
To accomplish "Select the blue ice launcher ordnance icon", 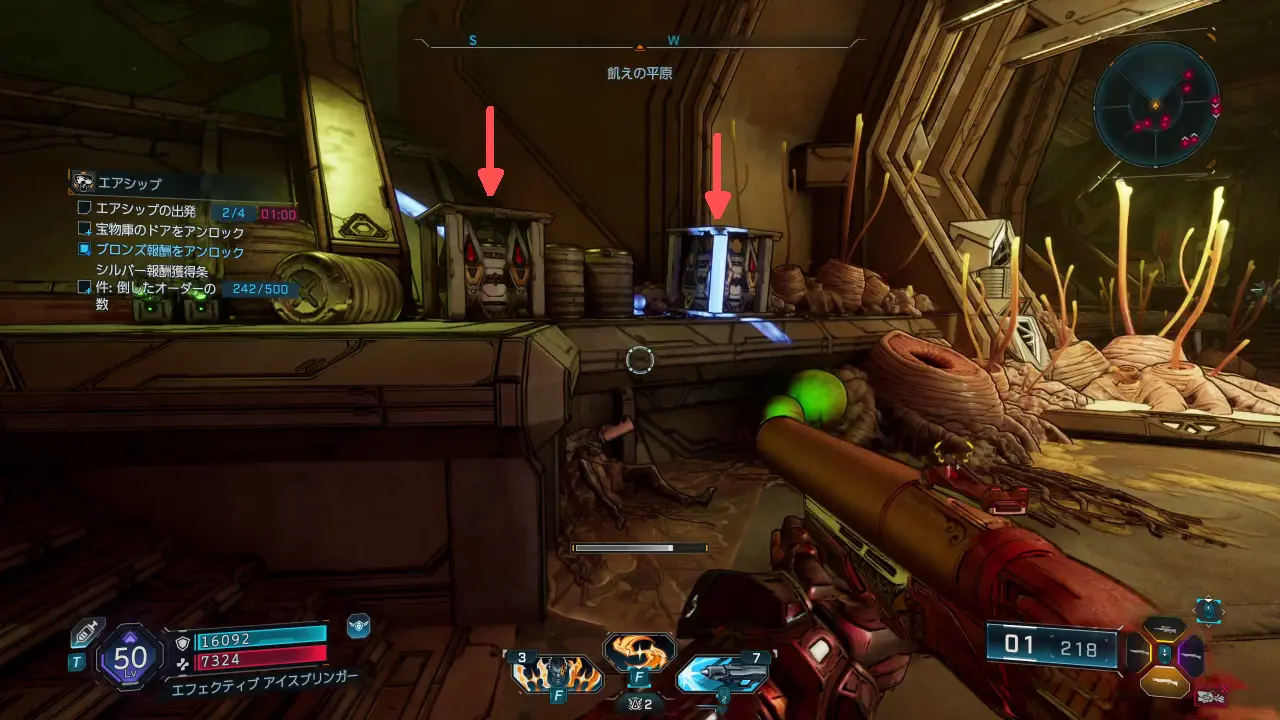I will tap(722, 675).
